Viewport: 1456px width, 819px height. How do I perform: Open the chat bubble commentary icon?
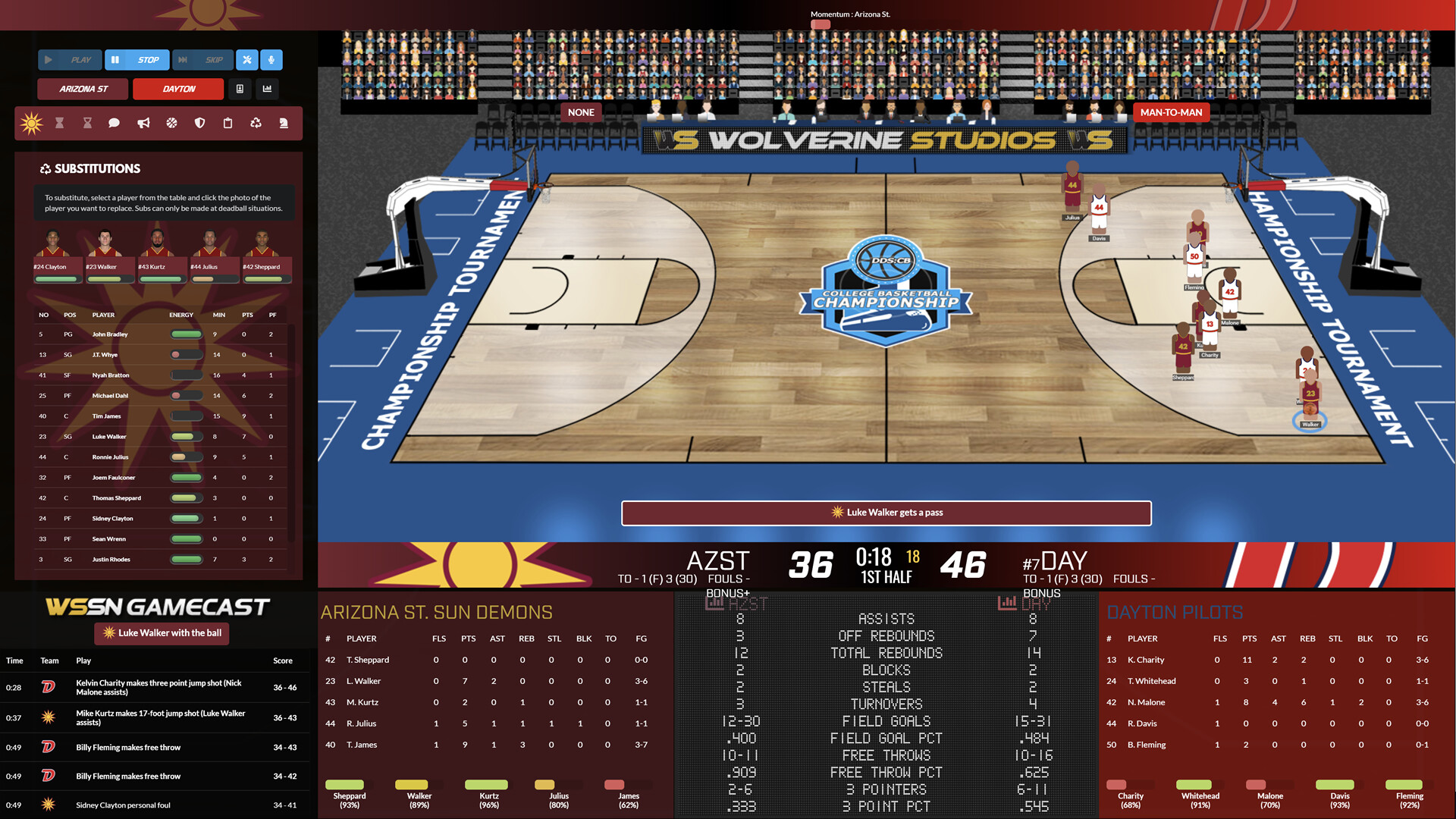[x=114, y=123]
